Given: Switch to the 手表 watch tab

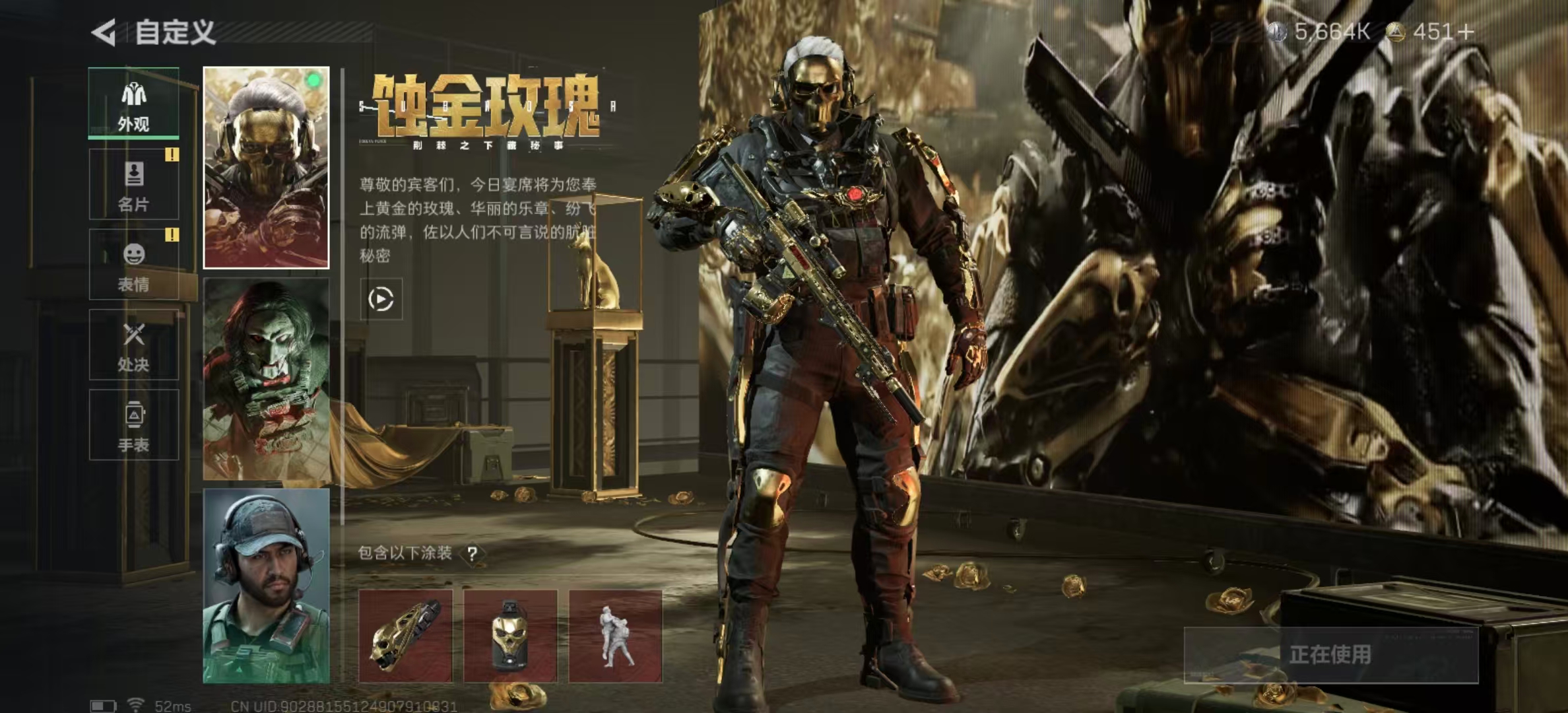Looking at the screenshot, I should click(x=133, y=425).
